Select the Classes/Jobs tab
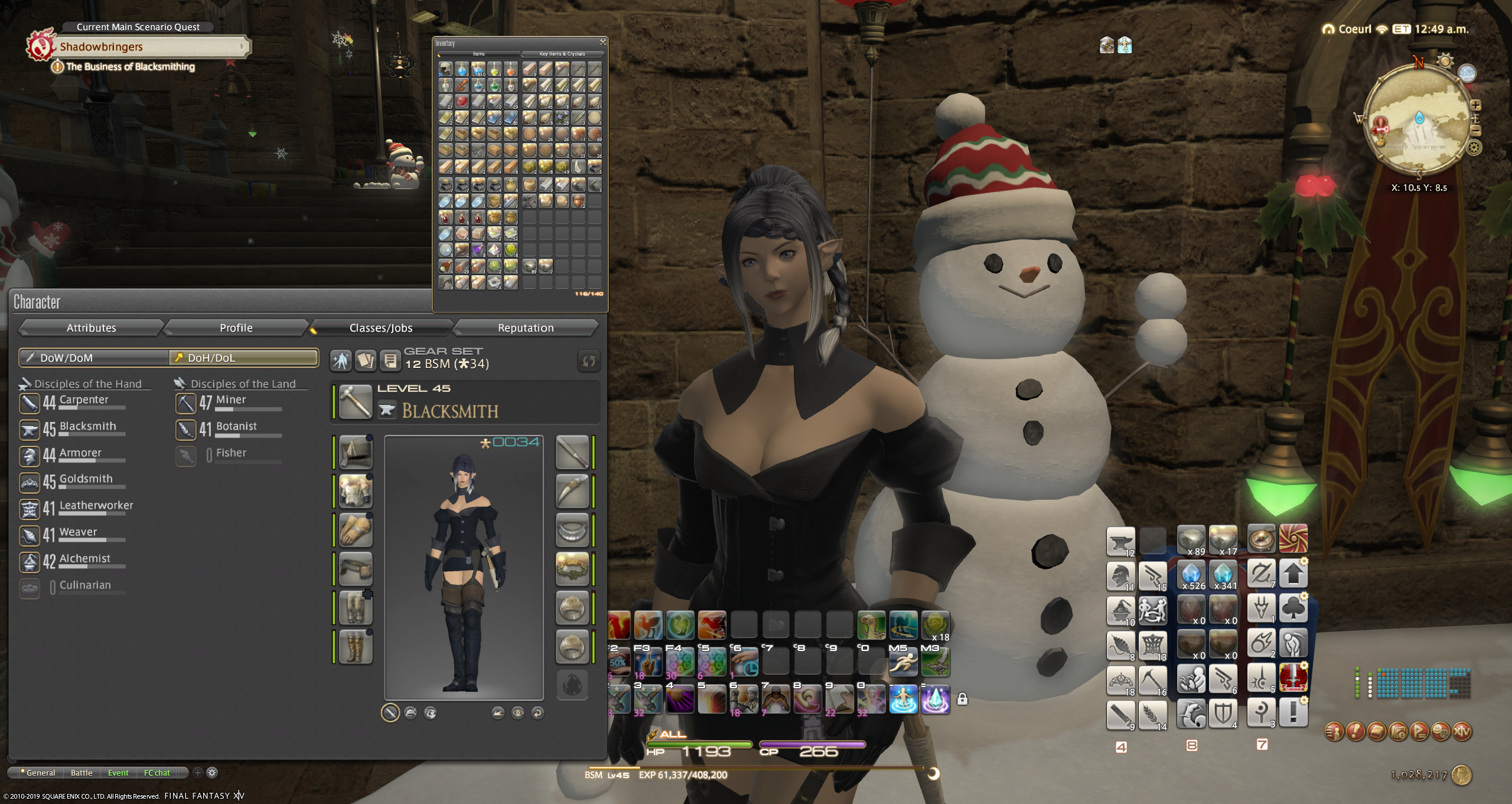The image size is (1512, 804). (380, 328)
